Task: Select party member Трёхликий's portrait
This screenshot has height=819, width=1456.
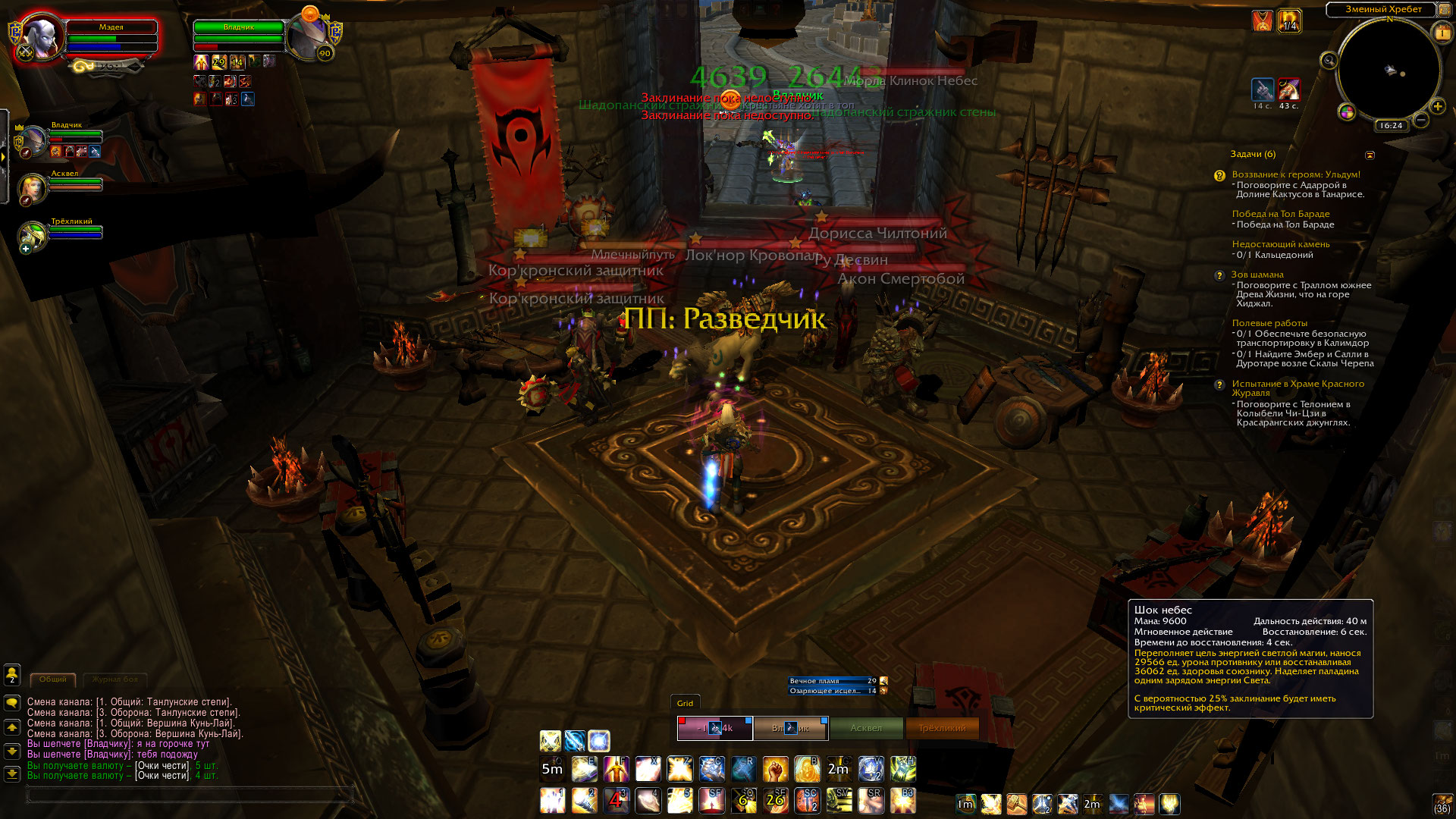Action: 33,236
